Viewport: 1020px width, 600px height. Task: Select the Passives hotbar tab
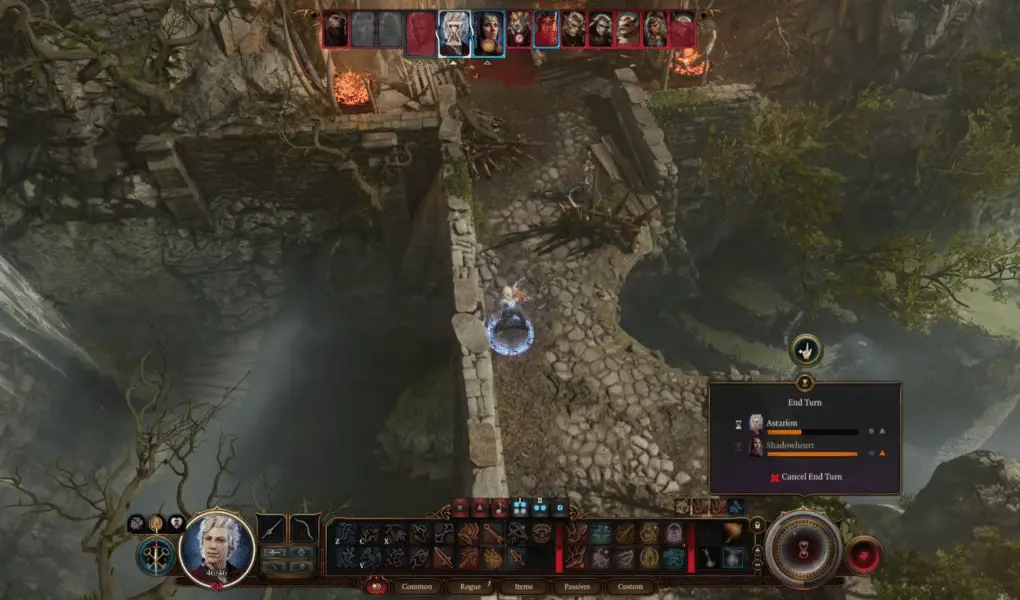pyautogui.click(x=576, y=587)
